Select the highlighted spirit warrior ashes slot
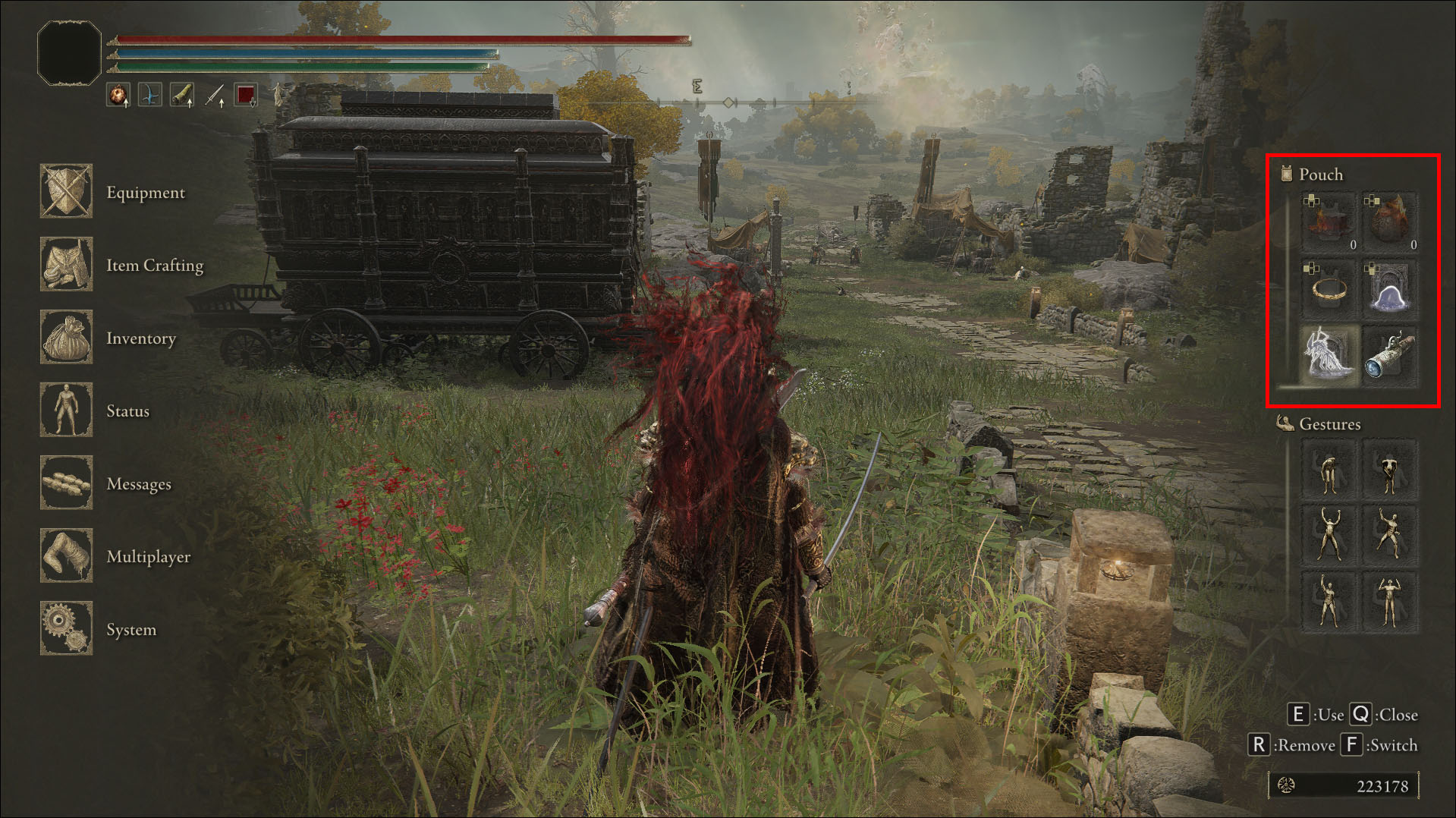Image resolution: width=1456 pixels, height=818 pixels. (1329, 355)
